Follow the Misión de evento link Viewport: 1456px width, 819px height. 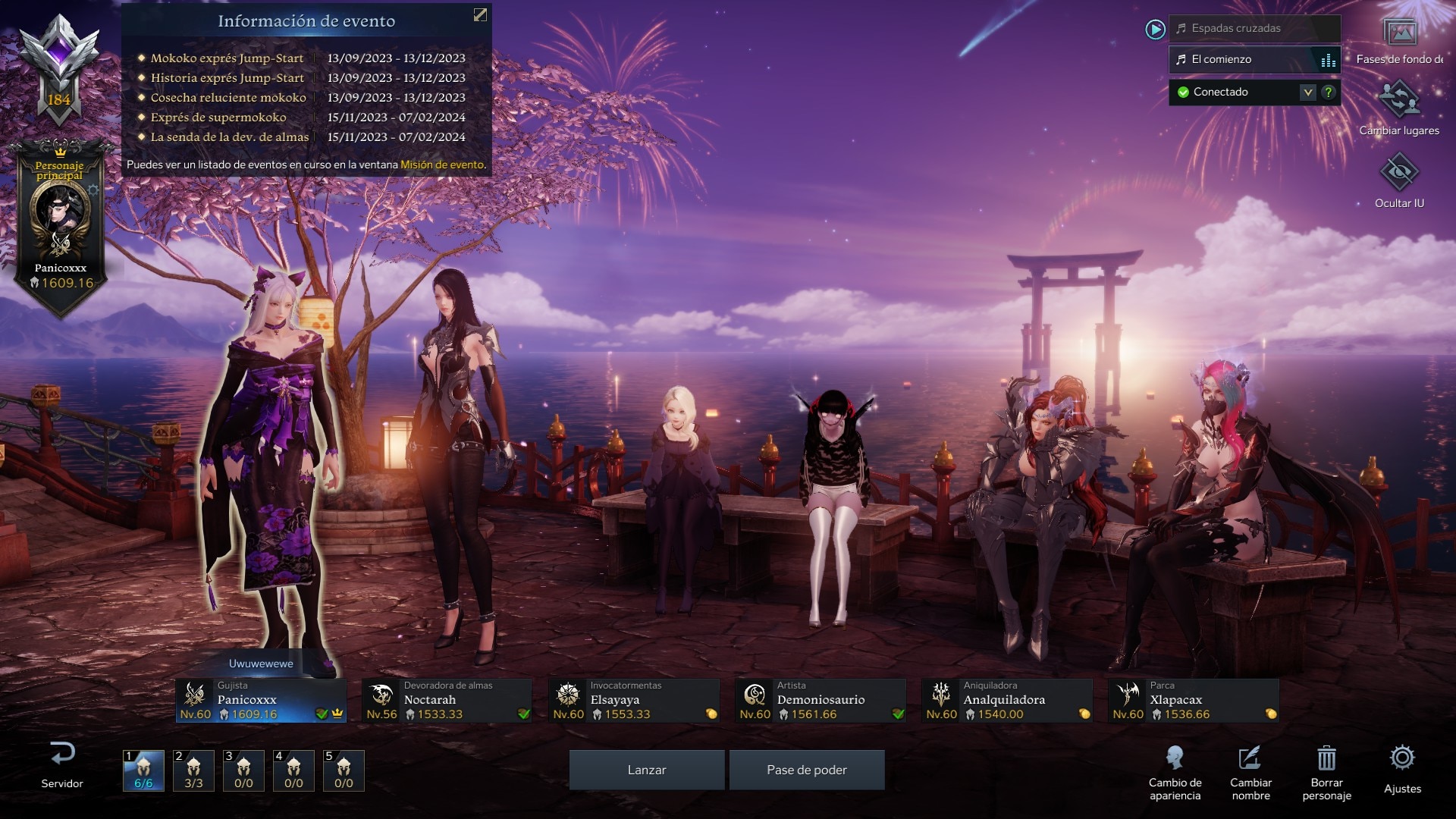coord(441,165)
